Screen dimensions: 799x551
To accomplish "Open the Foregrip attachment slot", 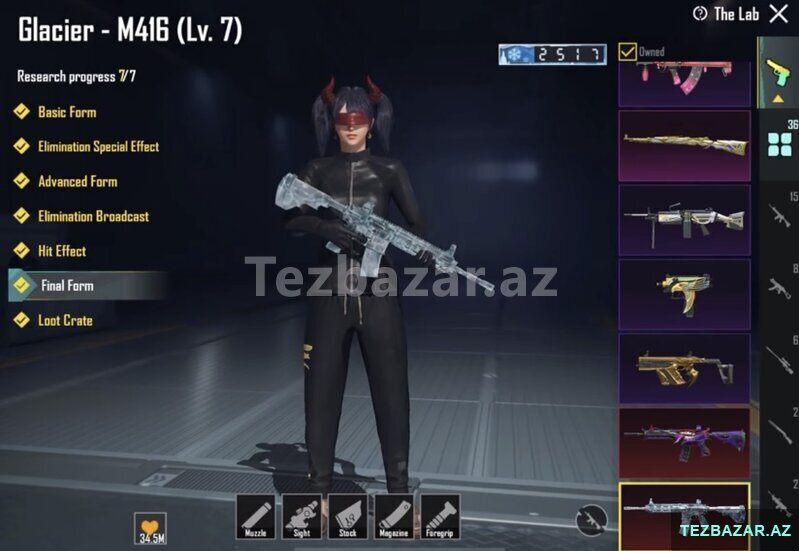I will click(440, 516).
